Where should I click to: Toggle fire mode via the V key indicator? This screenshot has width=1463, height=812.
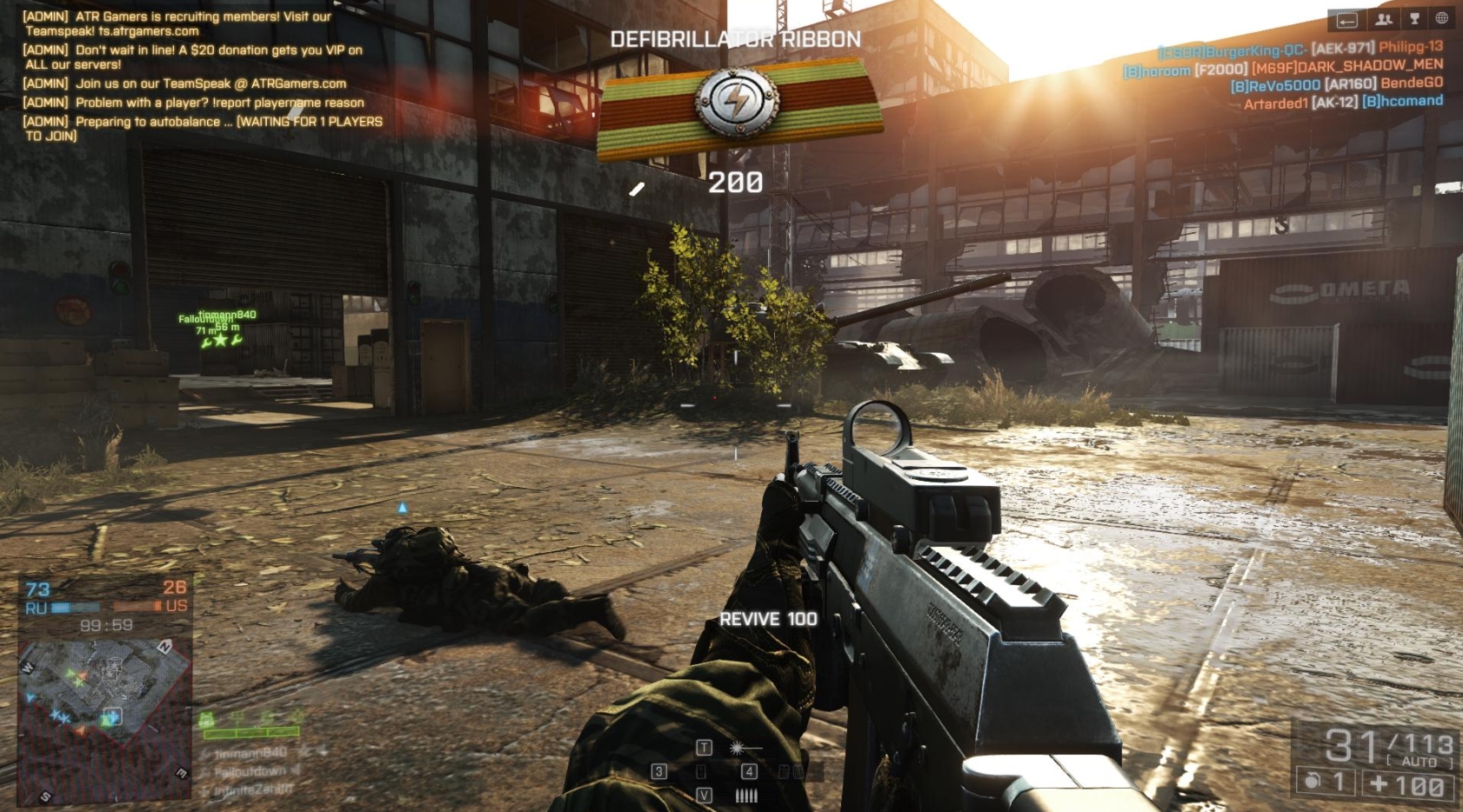coord(705,795)
